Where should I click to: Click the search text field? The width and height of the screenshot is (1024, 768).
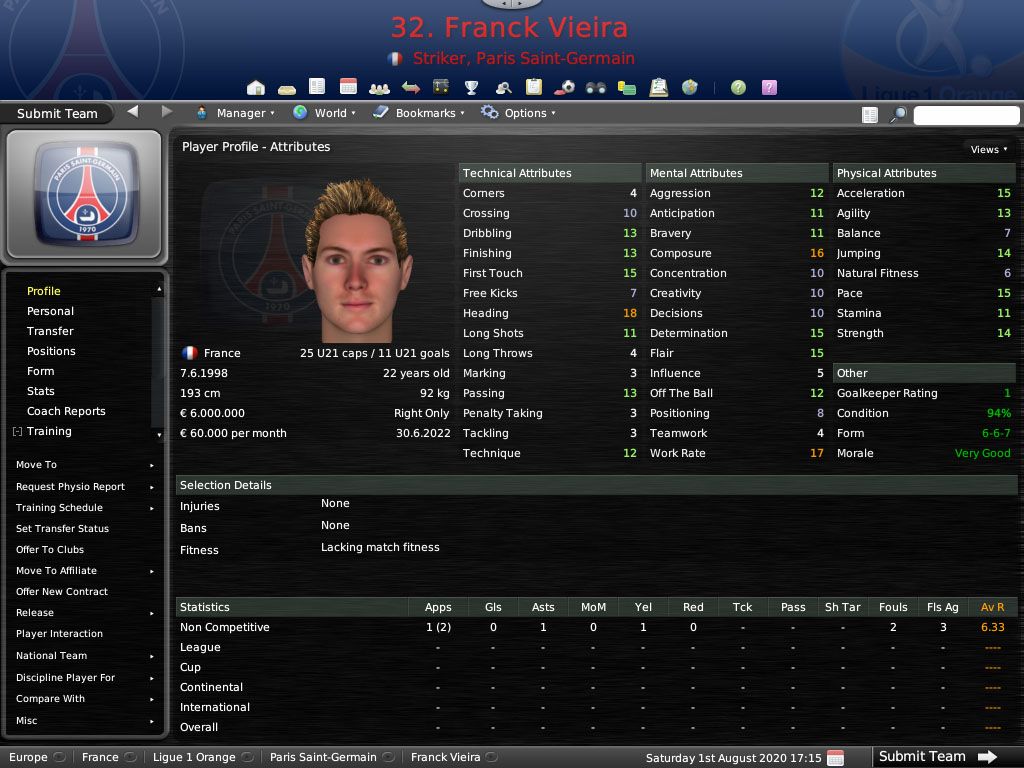965,115
